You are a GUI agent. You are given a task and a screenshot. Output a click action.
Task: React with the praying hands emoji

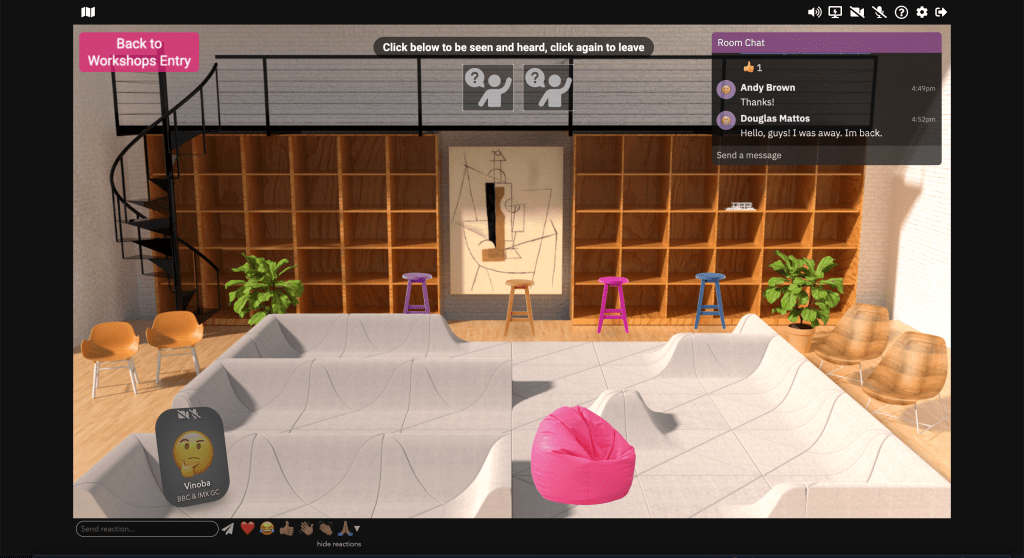tap(343, 529)
